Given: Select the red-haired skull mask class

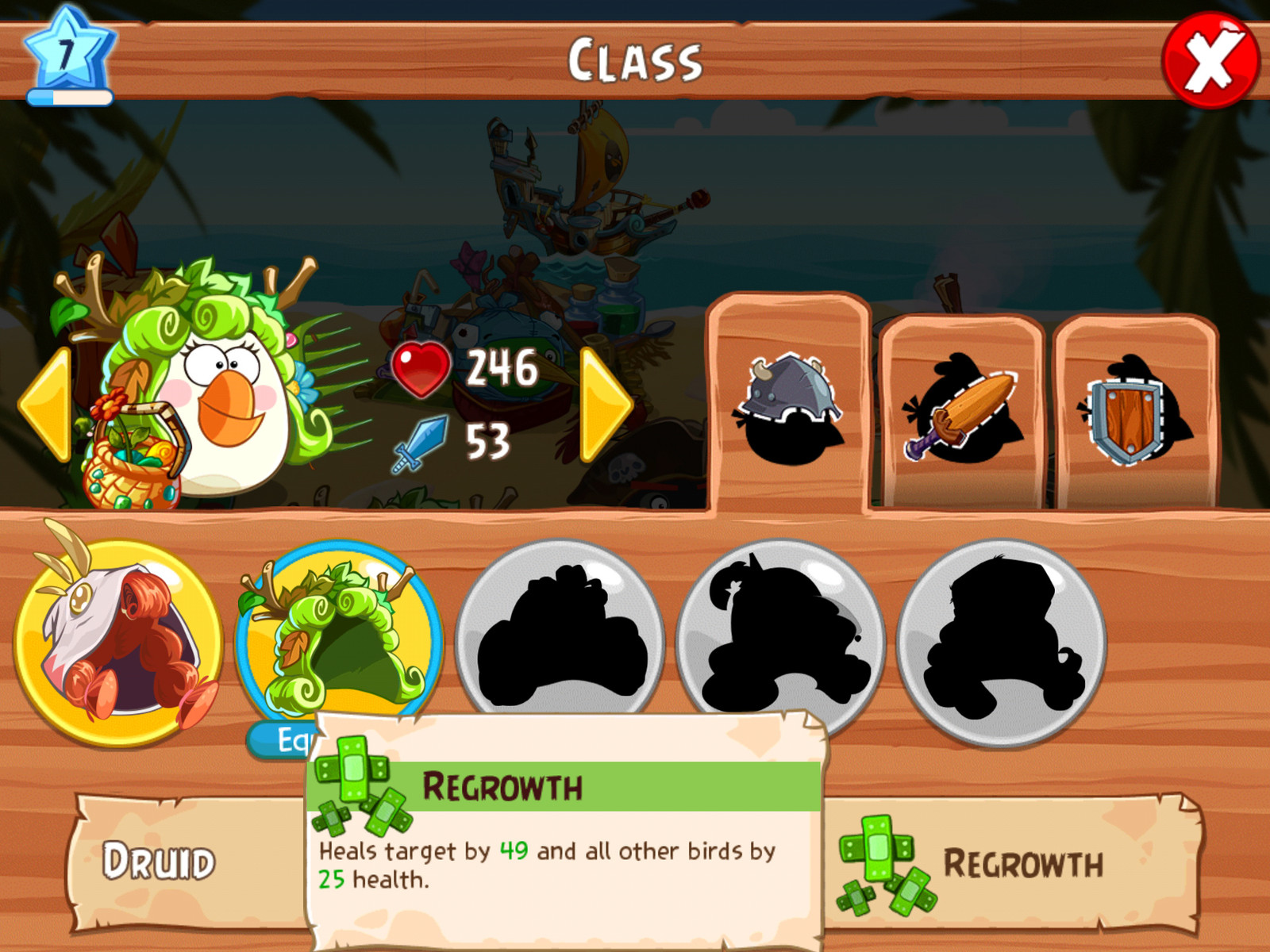Looking at the screenshot, I should click(119, 643).
